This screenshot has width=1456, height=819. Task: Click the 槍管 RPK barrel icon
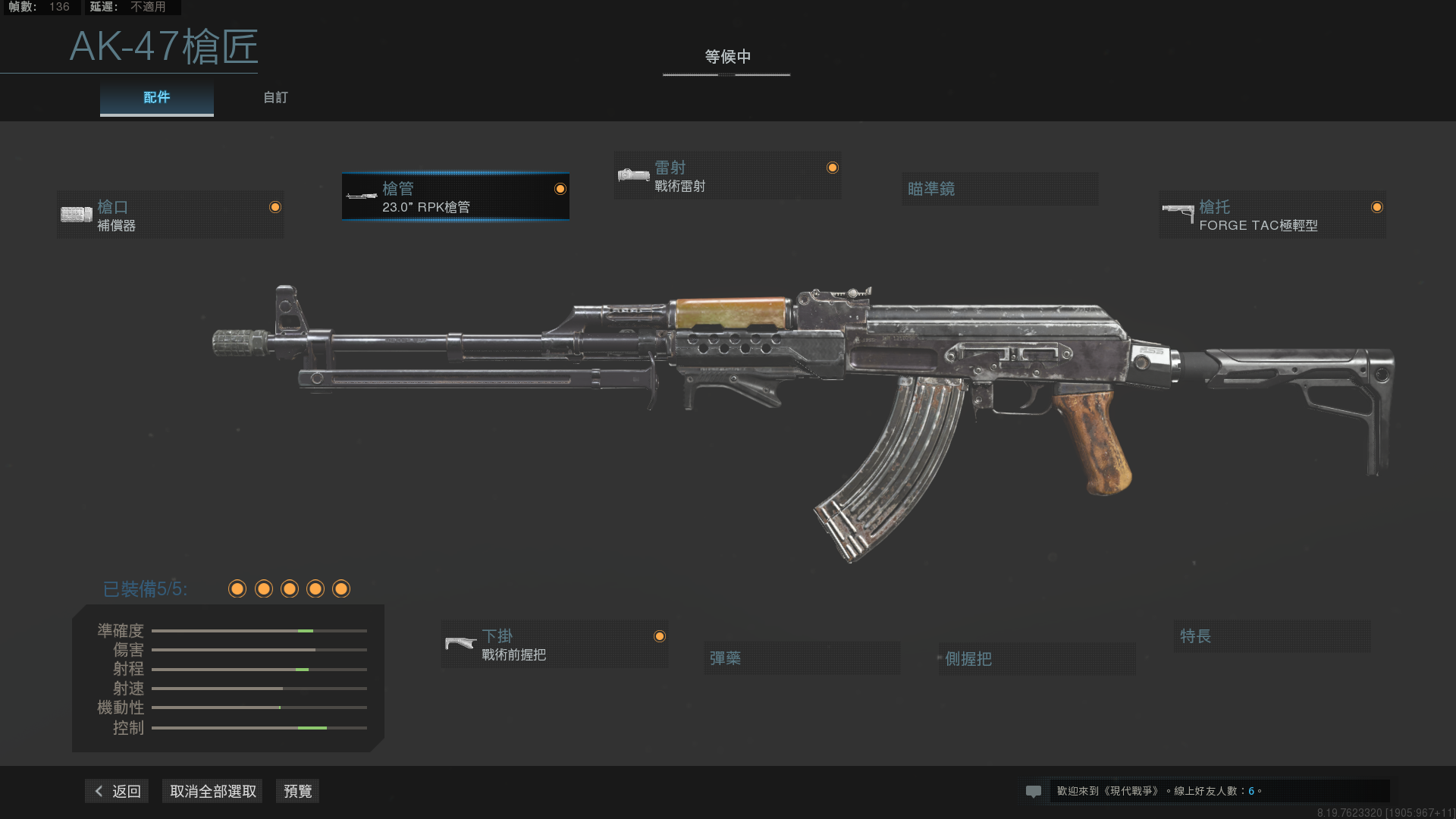coord(360,196)
